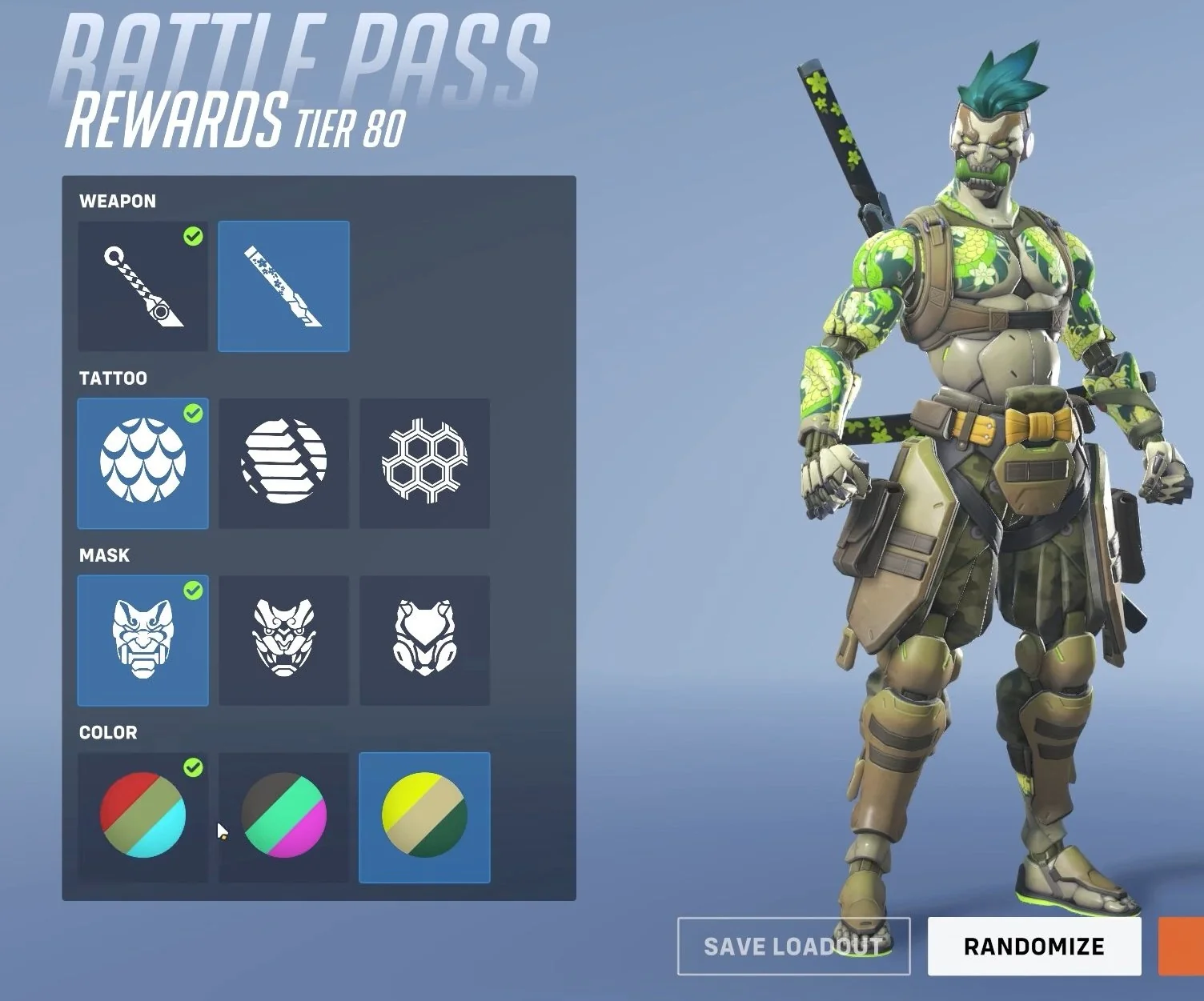1204x1001 pixels.
Task: Select the striped slash tattoo
Action: [283, 463]
